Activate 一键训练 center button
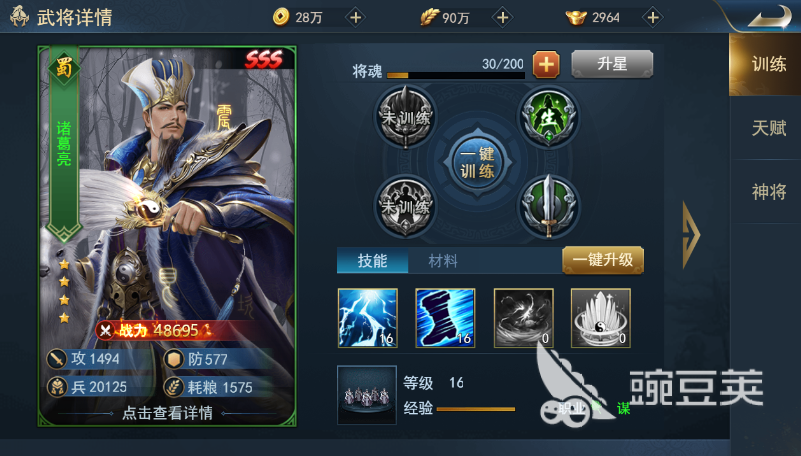The image size is (801, 456). (x=476, y=160)
